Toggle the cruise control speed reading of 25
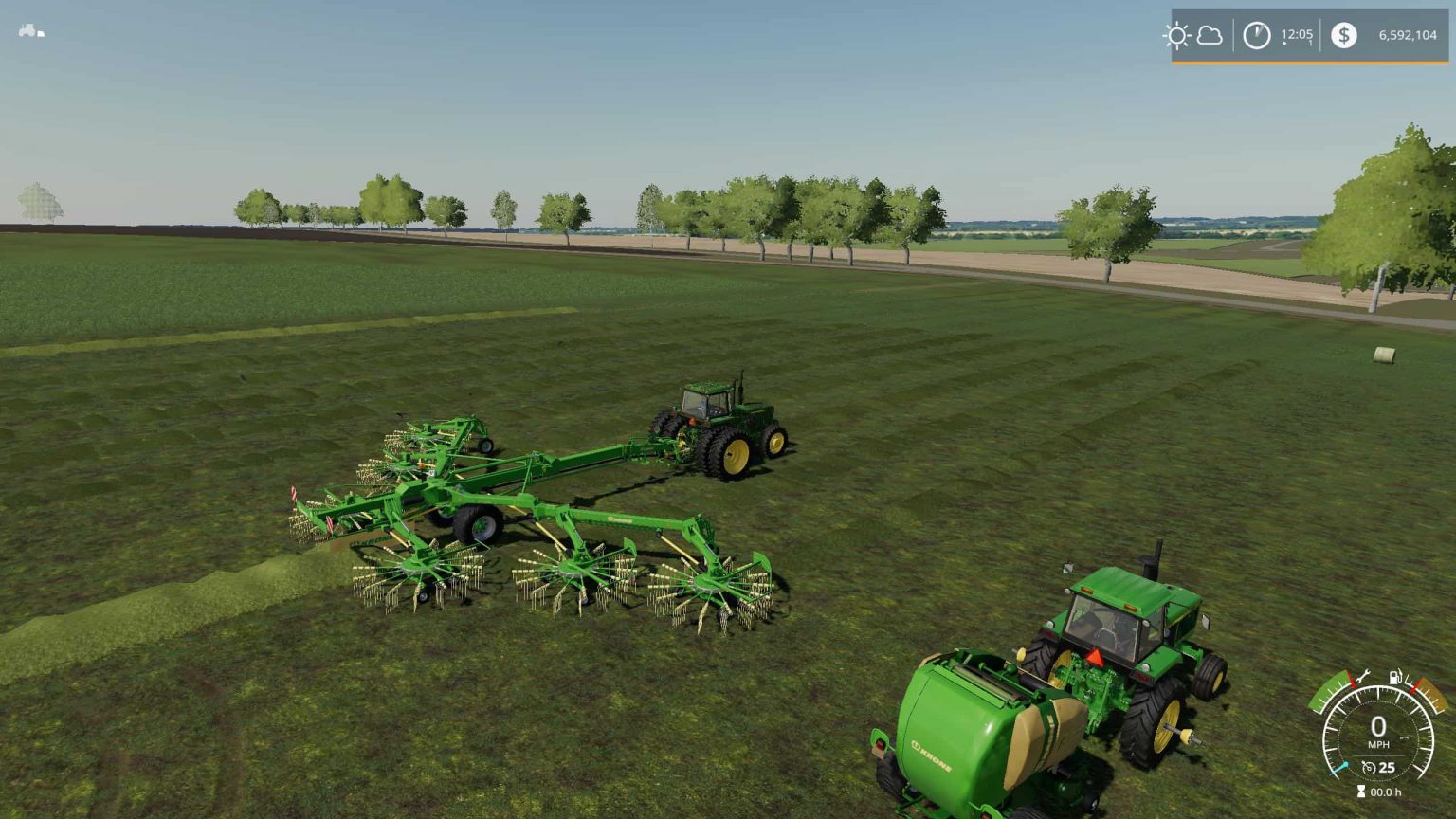This screenshot has width=1456, height=819. pyautogui.click(x=1386, y=768)
